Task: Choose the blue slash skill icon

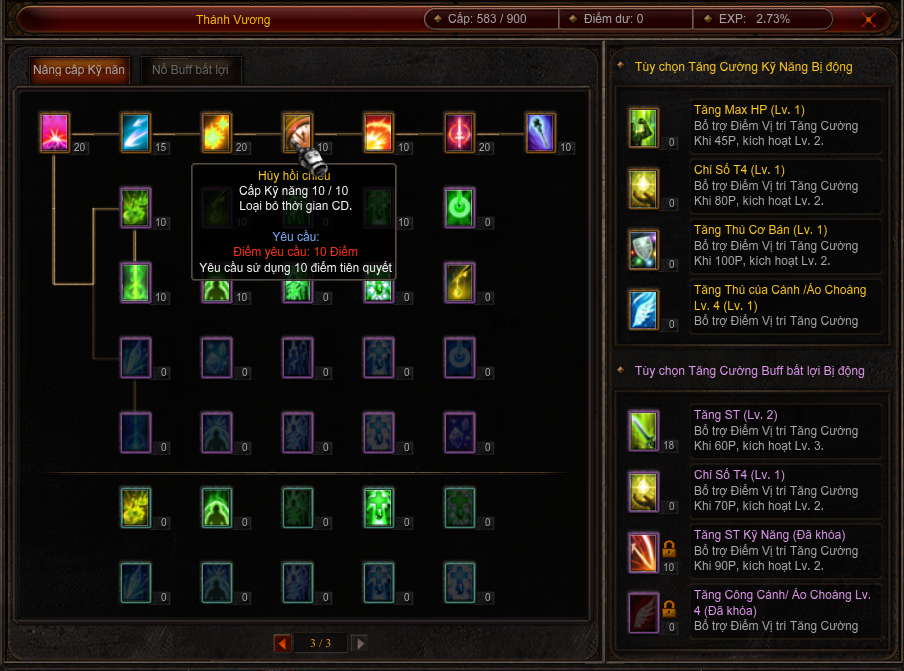Action: [135, 132]
